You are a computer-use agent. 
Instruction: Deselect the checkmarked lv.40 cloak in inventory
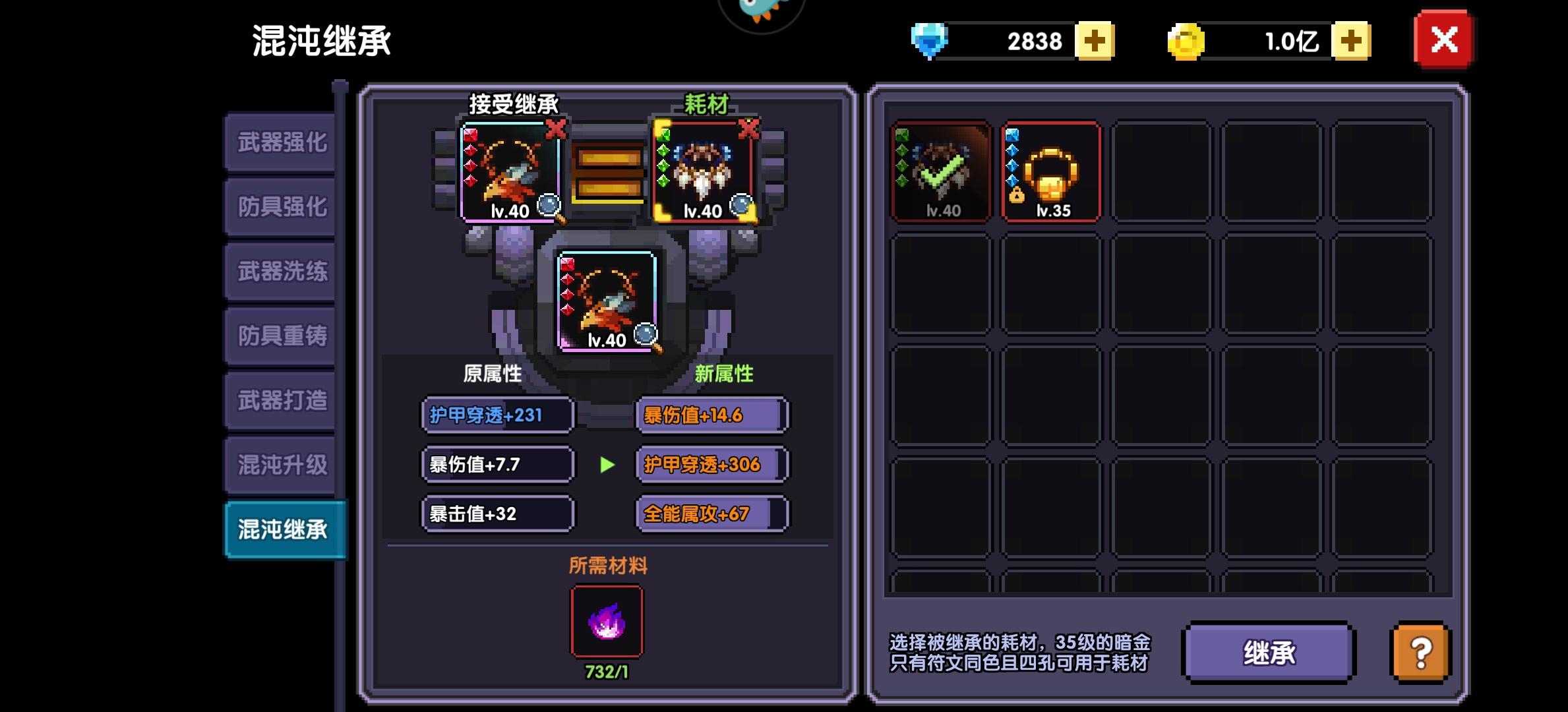coord(942,170)
